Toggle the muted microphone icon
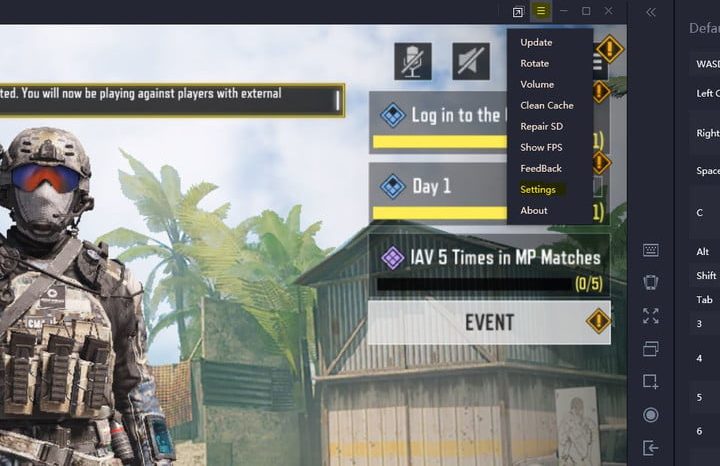This screenshot has height=466, width=720. coord(412,61)
